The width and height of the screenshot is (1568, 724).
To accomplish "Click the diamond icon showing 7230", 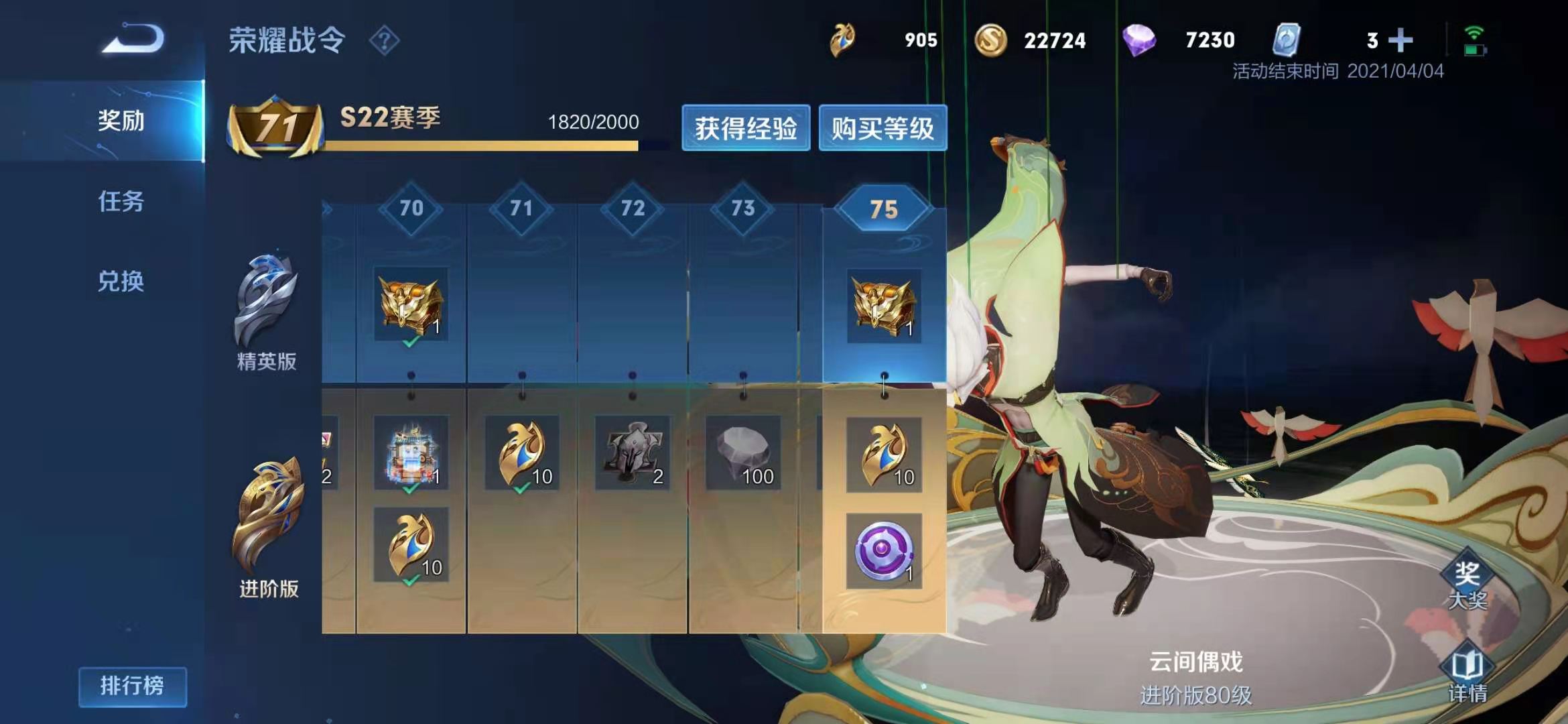I will point(1145,40).
